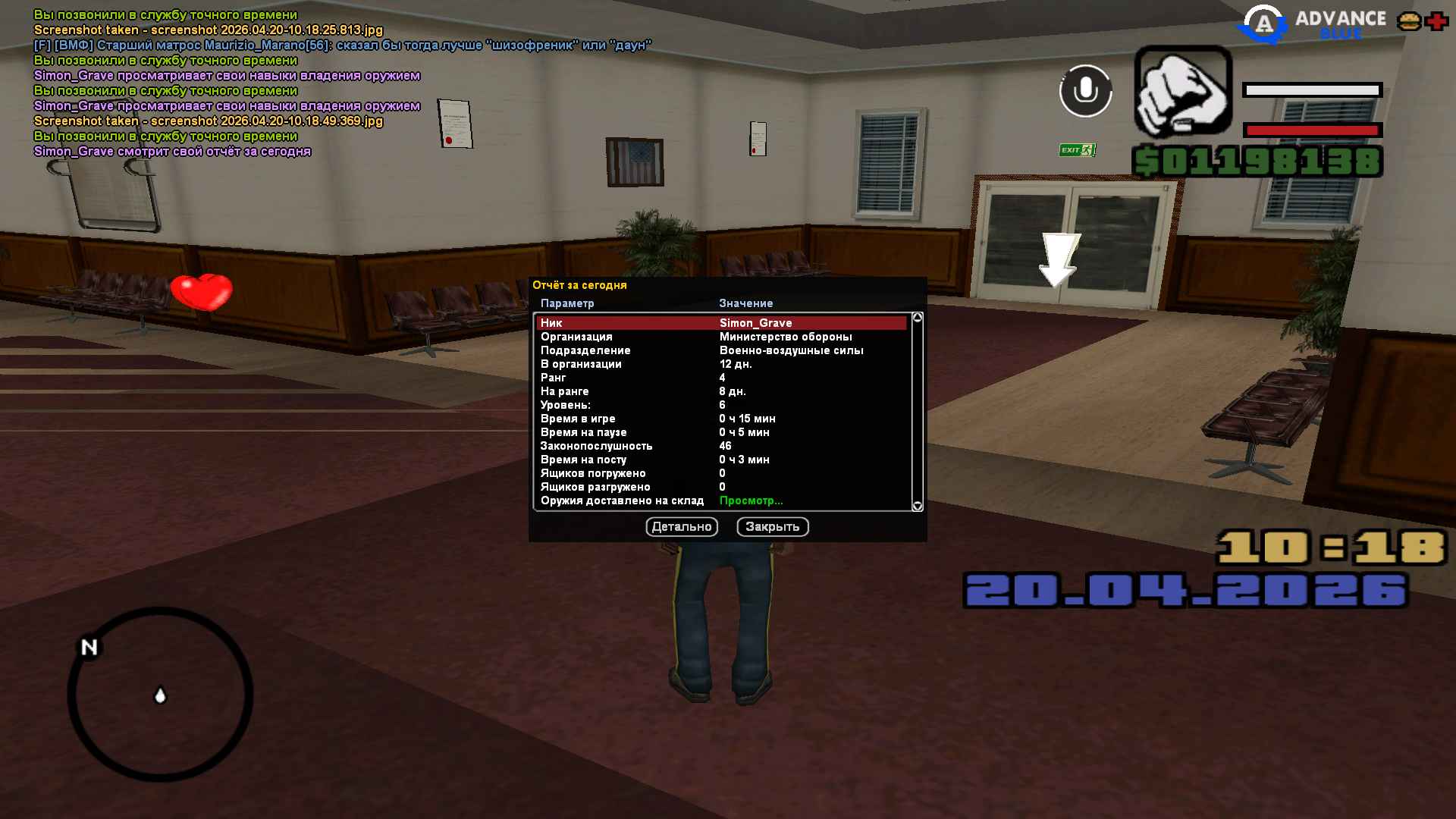Open Оружия доставлено на склад row

pos(720,500)
